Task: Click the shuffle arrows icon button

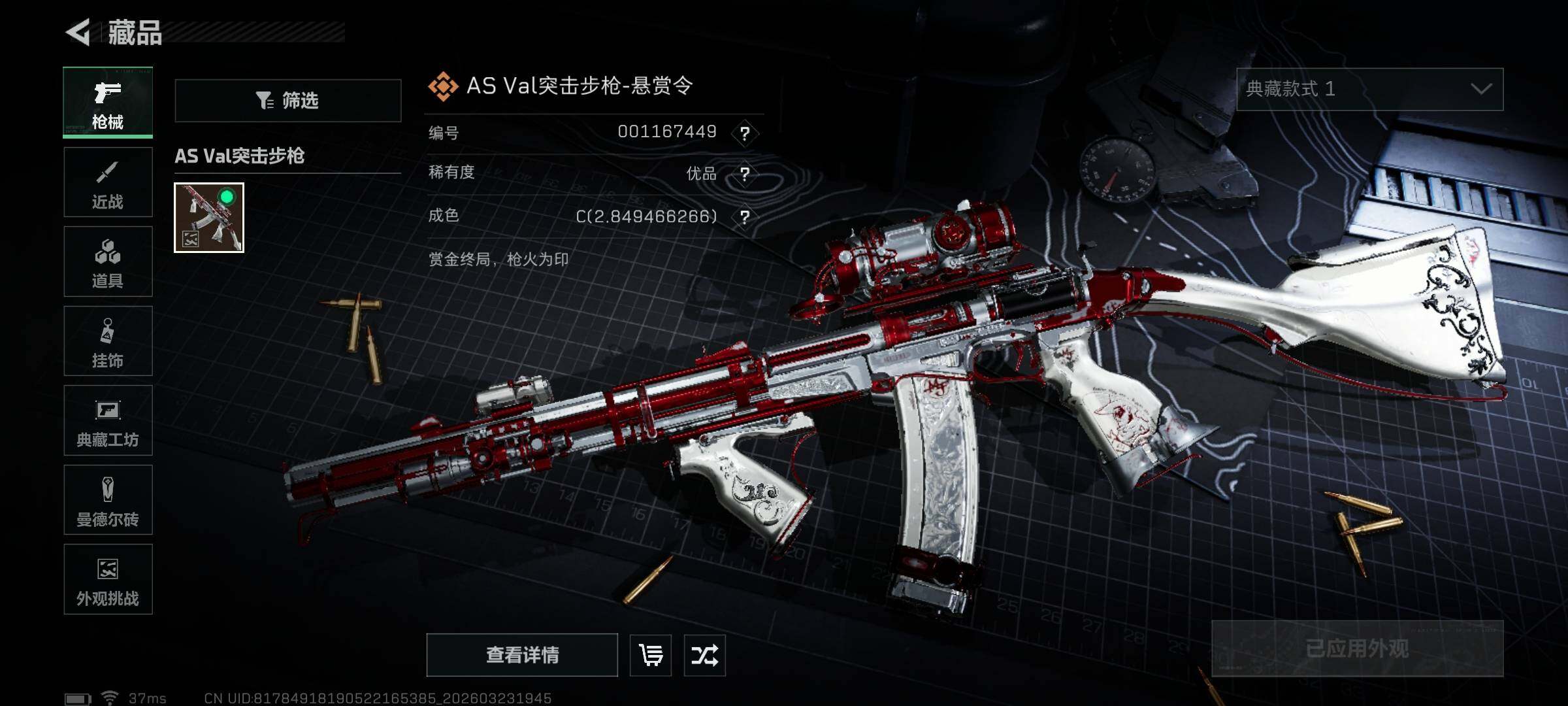Action: pyautogui.click(x=704, y=655)
